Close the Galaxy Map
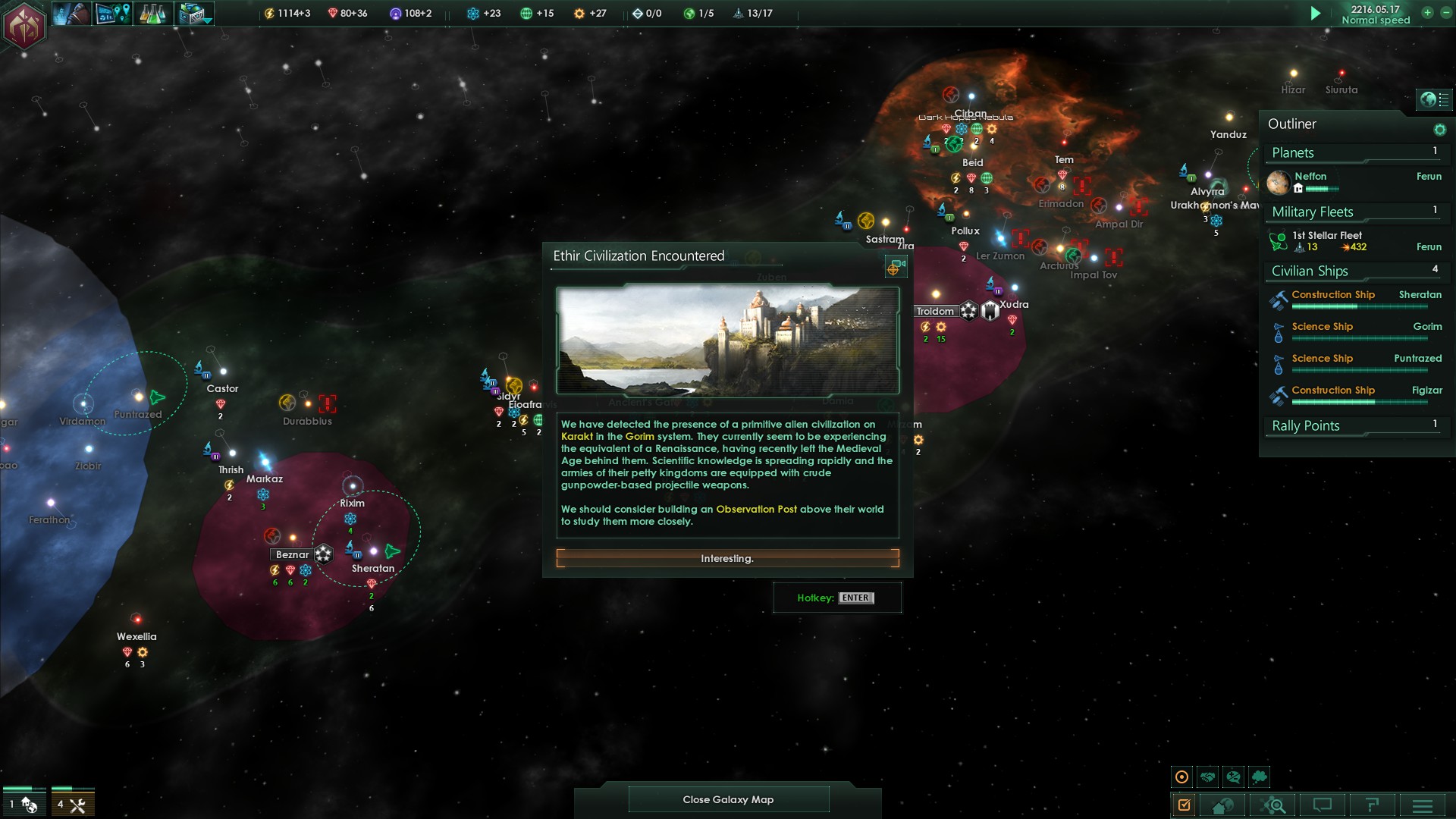Screen dimensions: 1456x819 pyautogui.click(x=728, y=799)
